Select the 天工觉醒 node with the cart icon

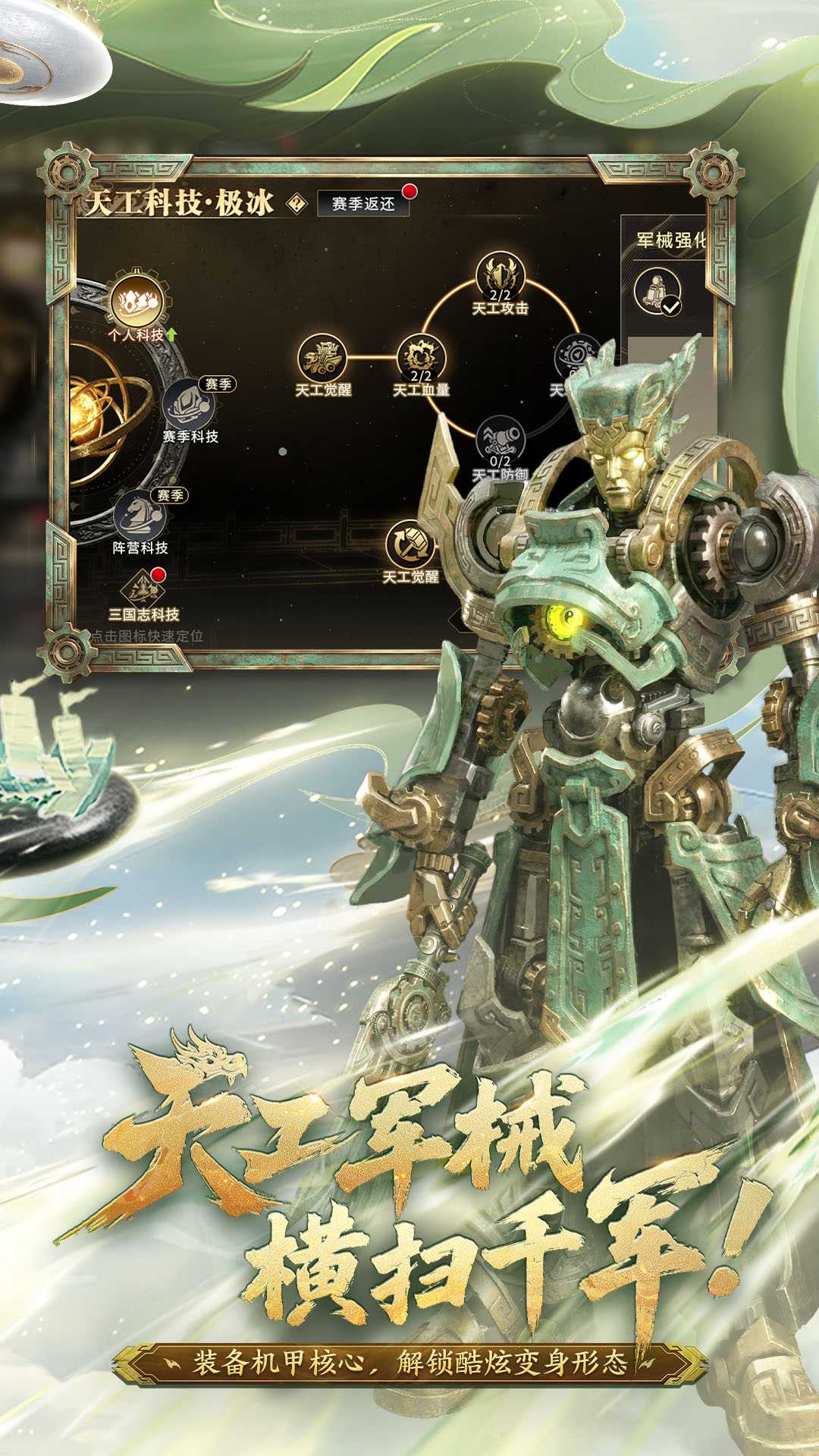point(322,358)
